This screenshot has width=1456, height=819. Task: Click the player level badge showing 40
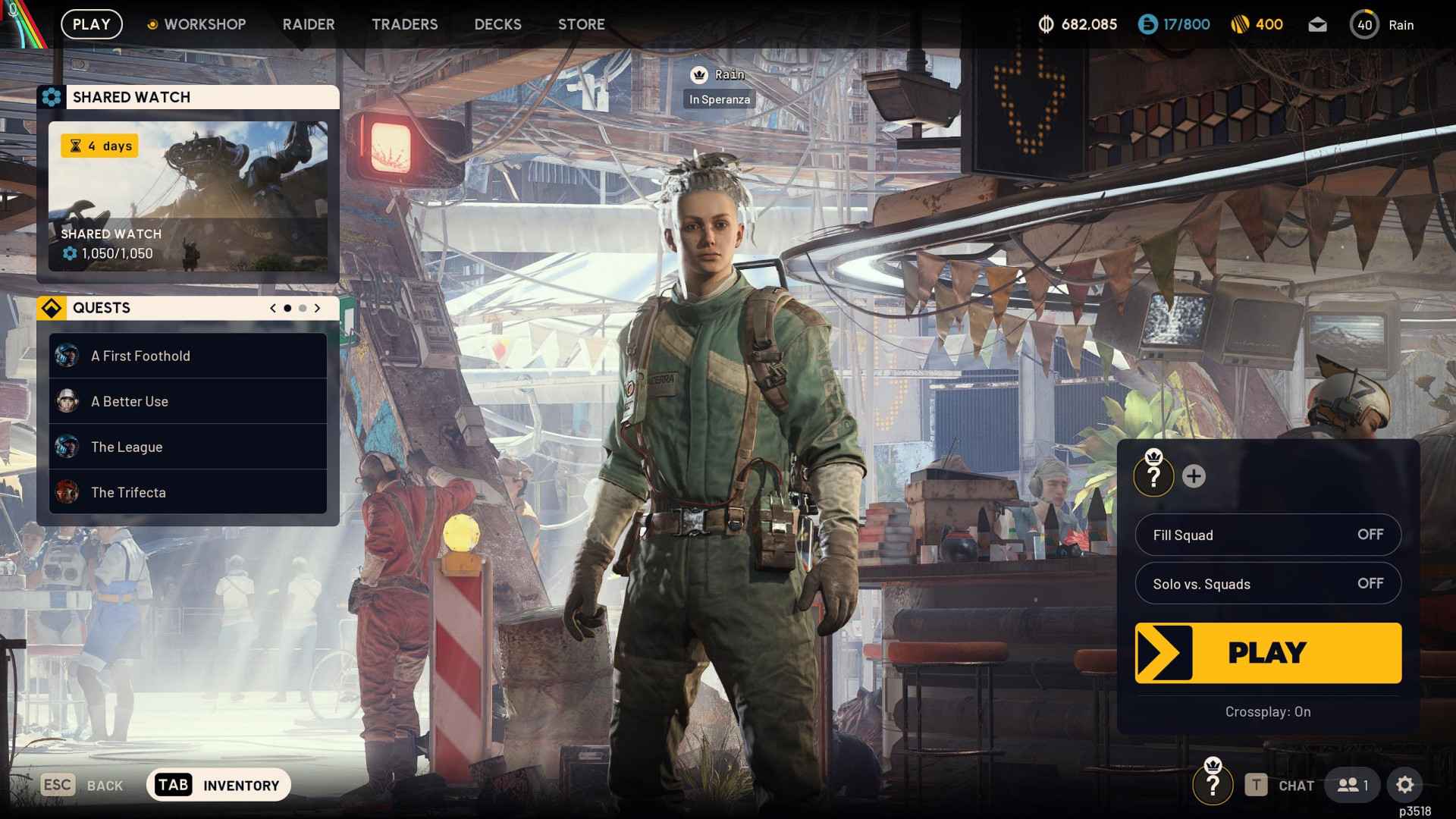pos(1365,24)
